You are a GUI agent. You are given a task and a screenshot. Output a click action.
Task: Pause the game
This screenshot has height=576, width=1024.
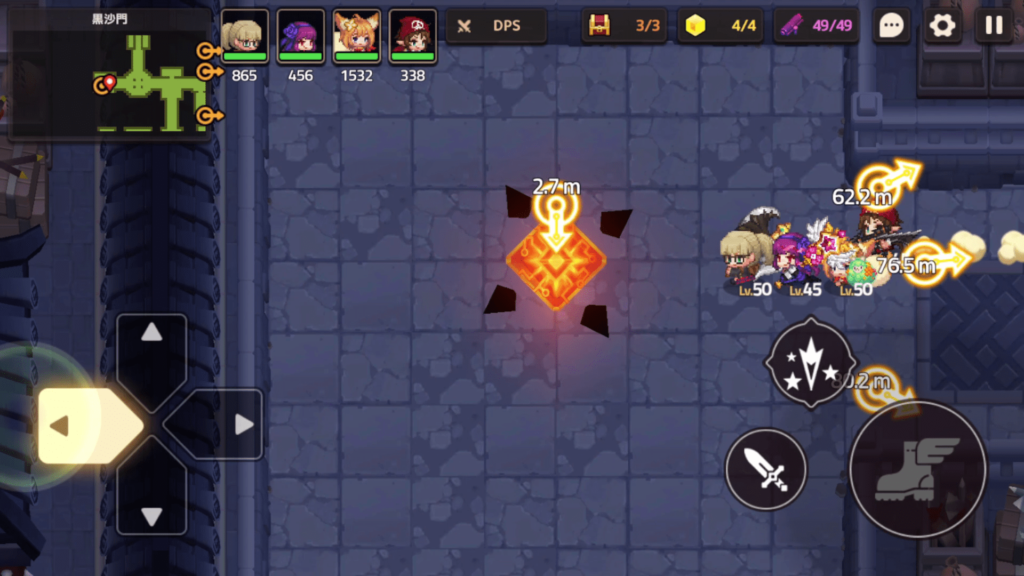993,26
